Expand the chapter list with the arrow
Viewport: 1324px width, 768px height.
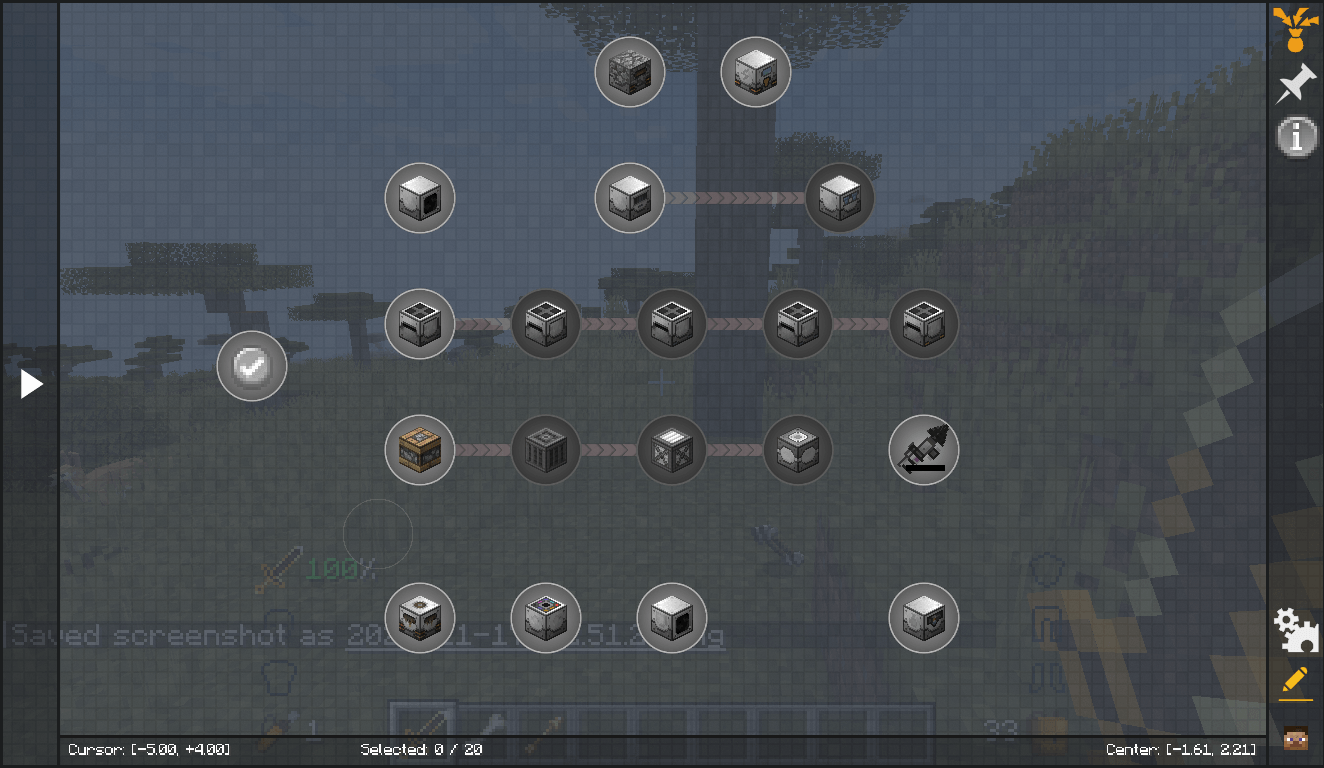click(x=31, y=384)
